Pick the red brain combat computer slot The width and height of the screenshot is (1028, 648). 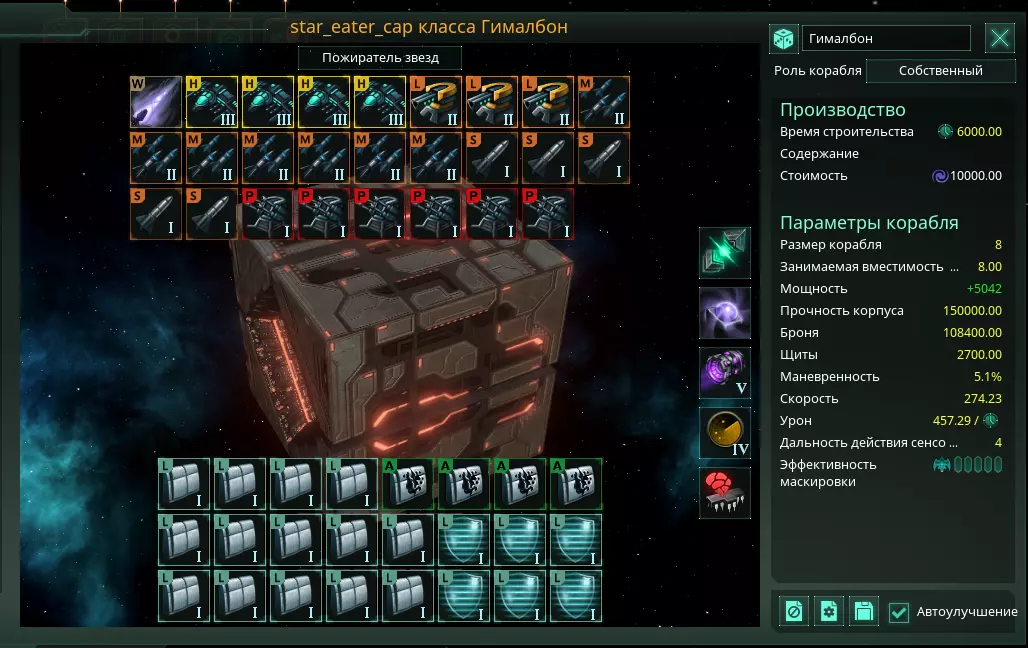point(725,493)
